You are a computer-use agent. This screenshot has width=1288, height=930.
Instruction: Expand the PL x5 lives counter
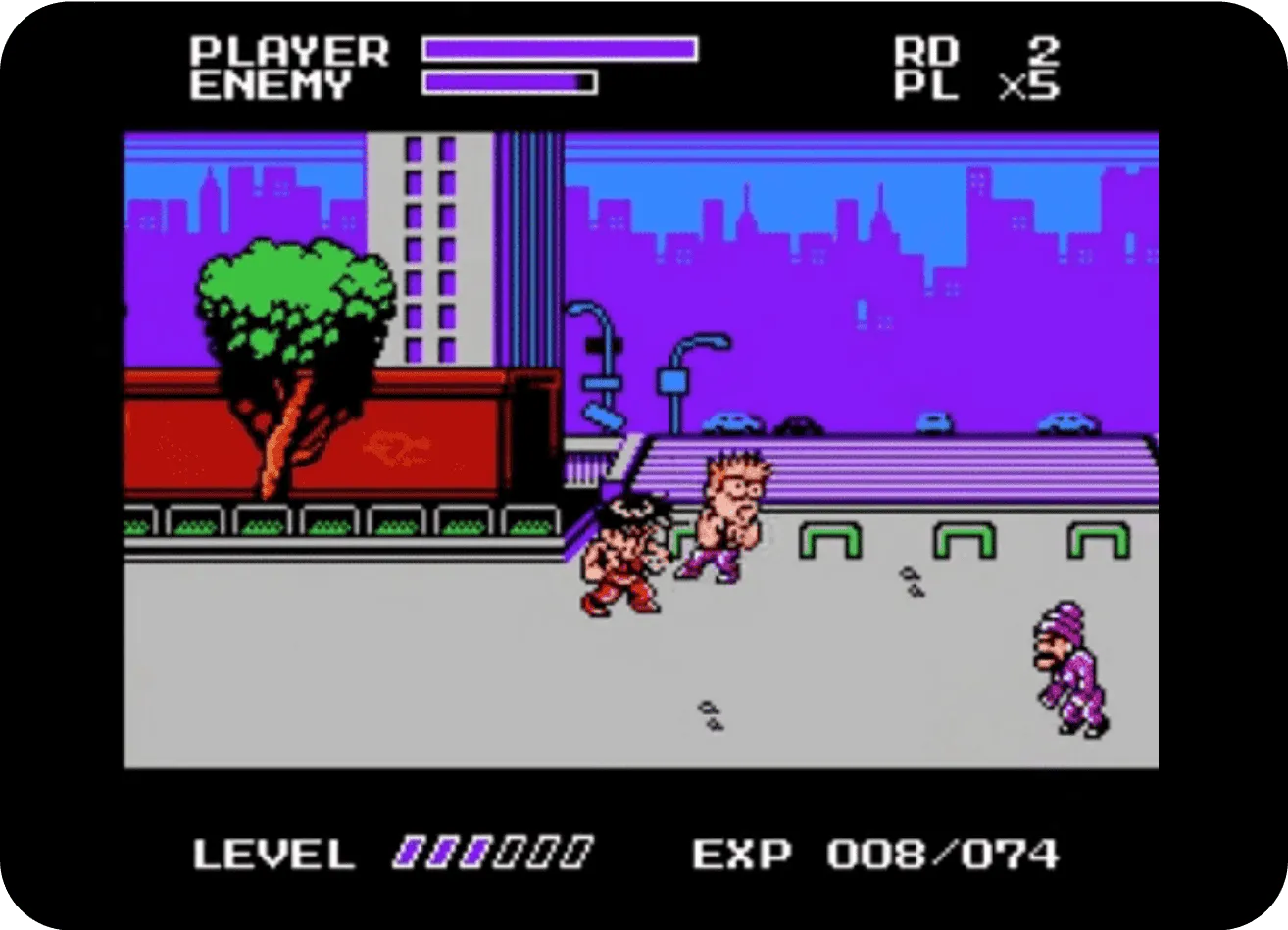pos(980,85)
